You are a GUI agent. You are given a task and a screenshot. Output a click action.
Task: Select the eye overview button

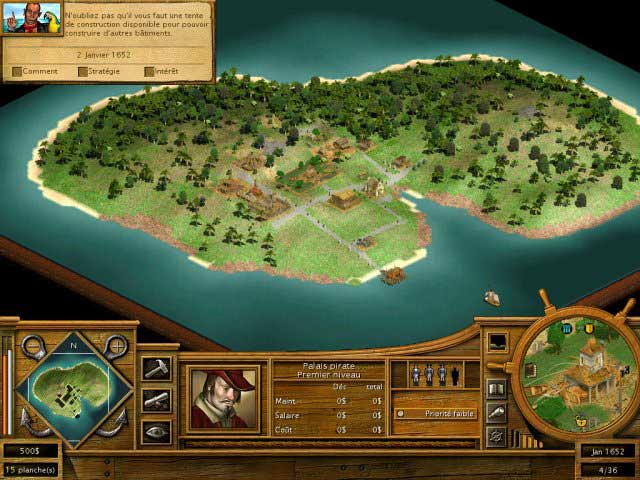156,432
